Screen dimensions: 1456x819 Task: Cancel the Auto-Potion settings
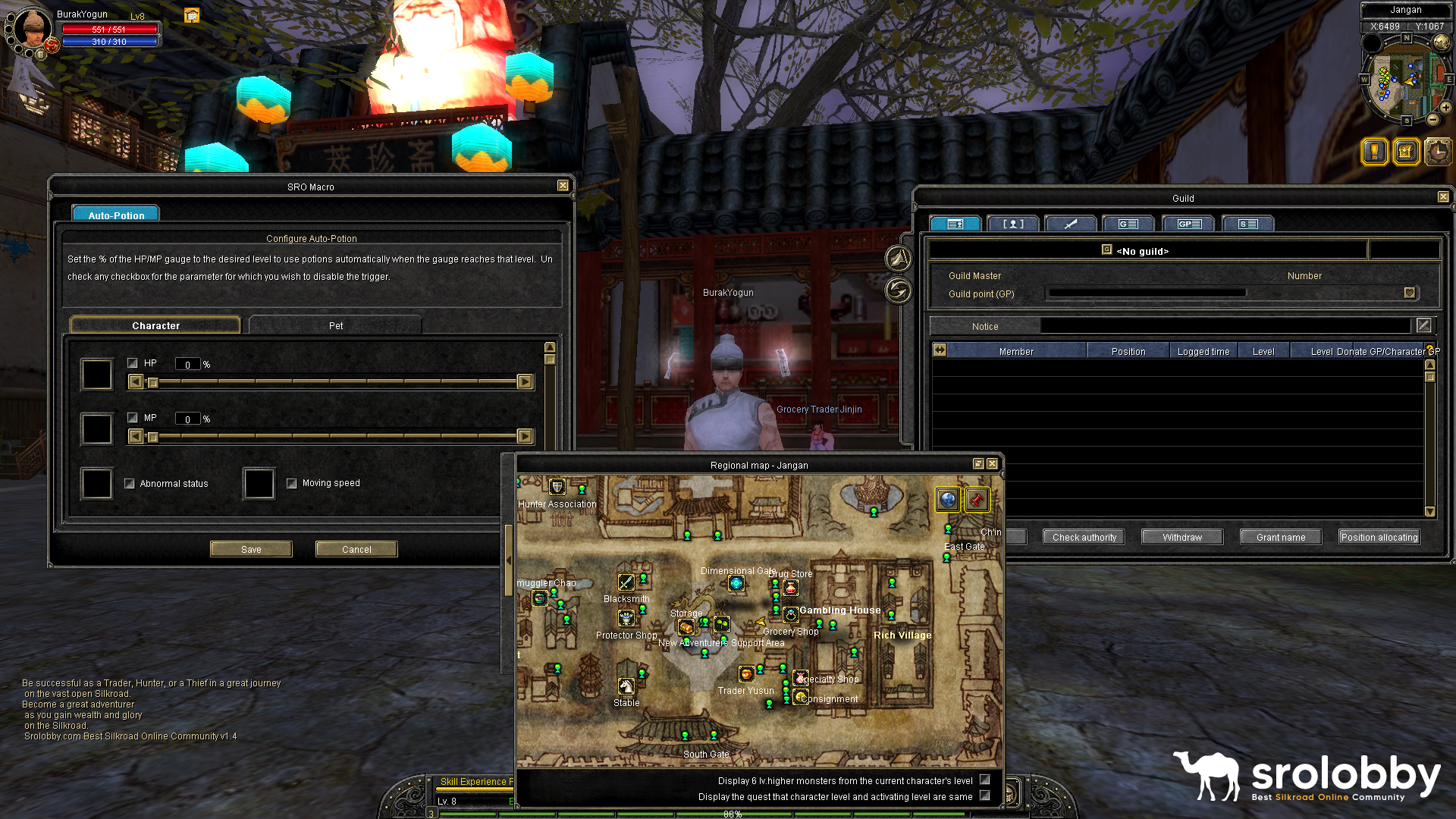(x=356, y=549)
